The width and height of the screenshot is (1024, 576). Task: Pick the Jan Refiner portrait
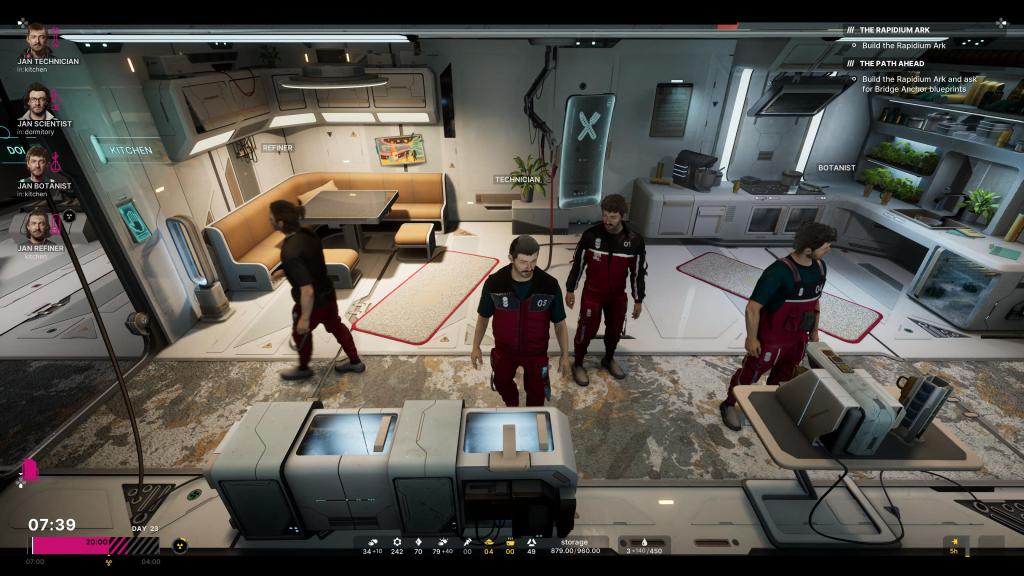tap(36, 224)
